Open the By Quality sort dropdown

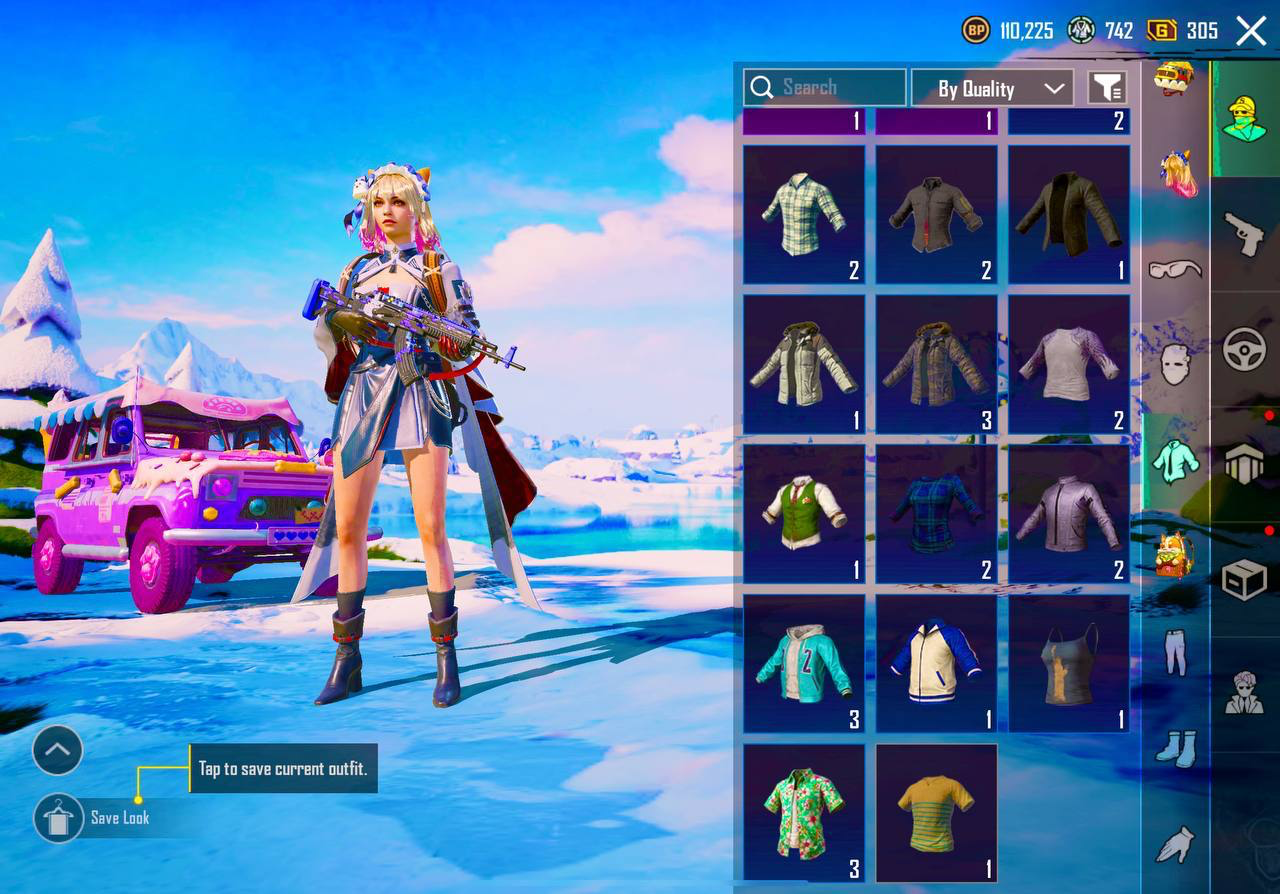click(992, 88)
